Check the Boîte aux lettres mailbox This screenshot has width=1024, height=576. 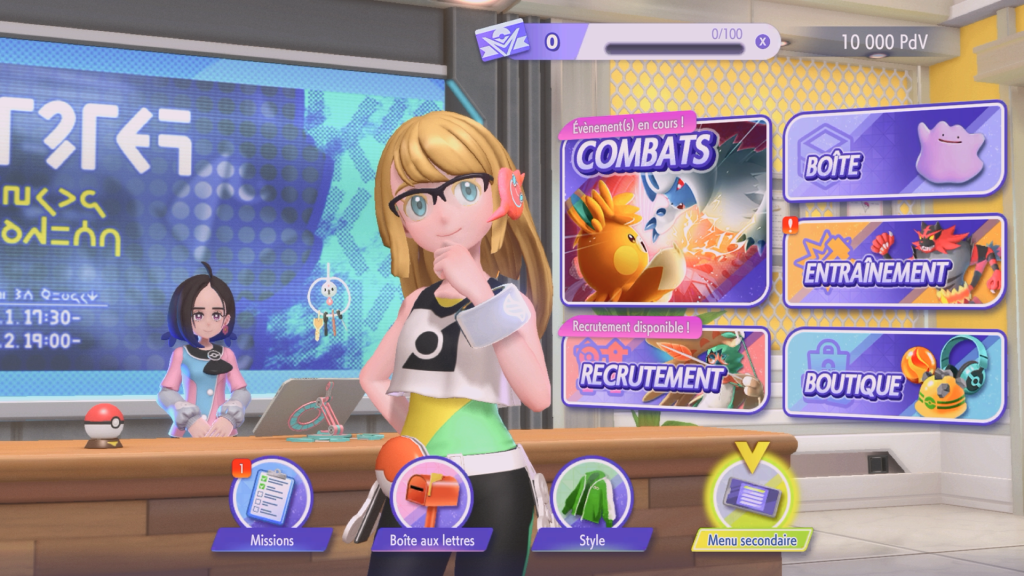click(432, 499)
